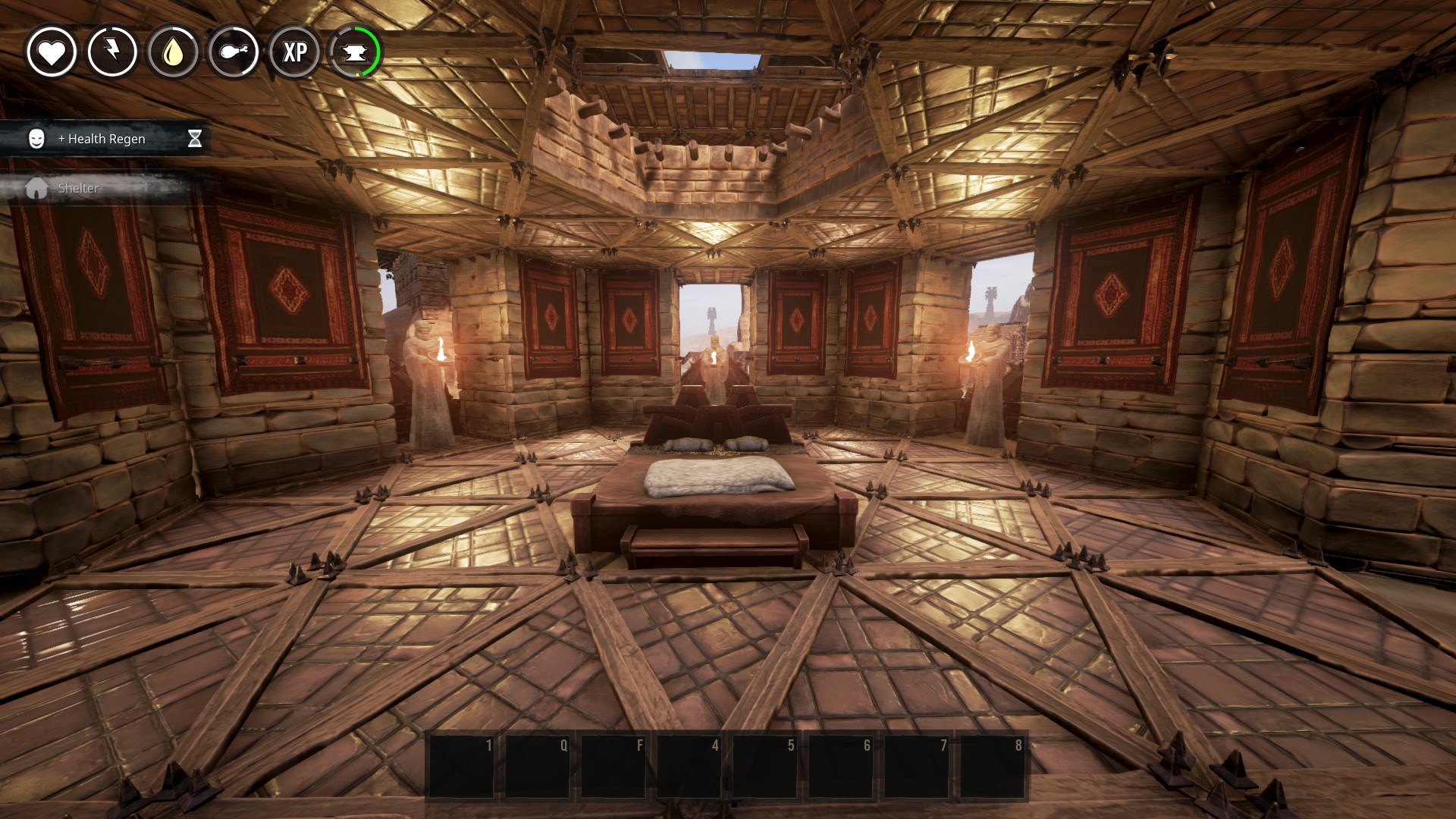Select the hotbar slot numbered 8

[x=992, y=766]
